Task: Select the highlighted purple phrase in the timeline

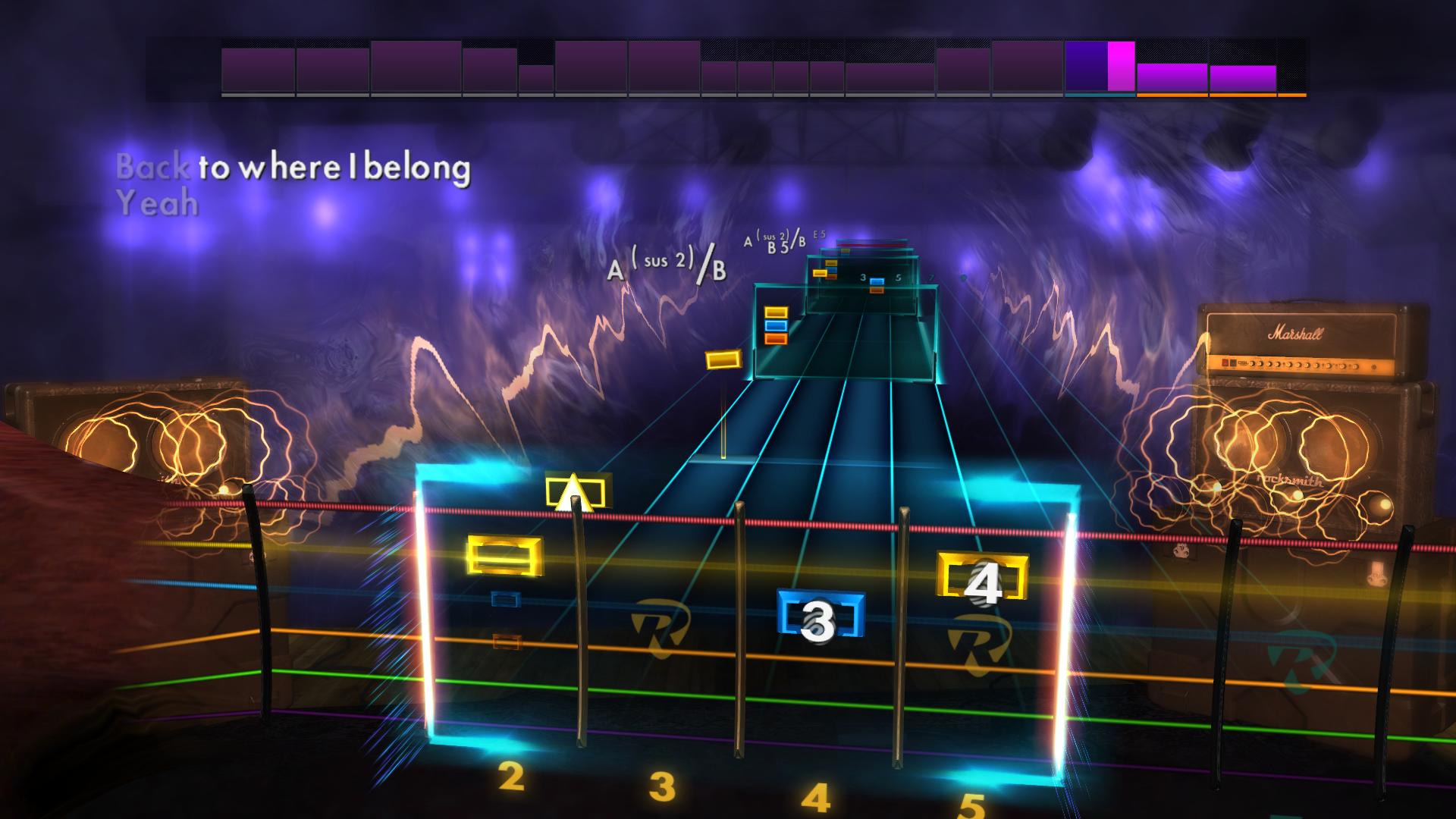Action: pyautogui.click(x=1086, y=69)
